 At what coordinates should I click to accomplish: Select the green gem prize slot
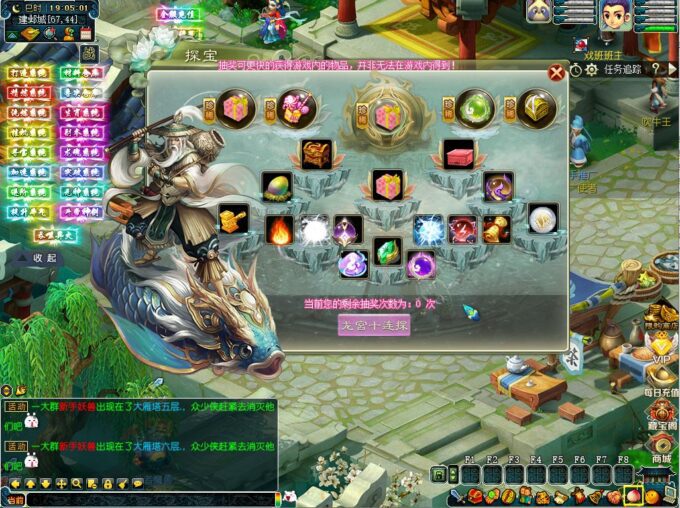click(387, 250)
